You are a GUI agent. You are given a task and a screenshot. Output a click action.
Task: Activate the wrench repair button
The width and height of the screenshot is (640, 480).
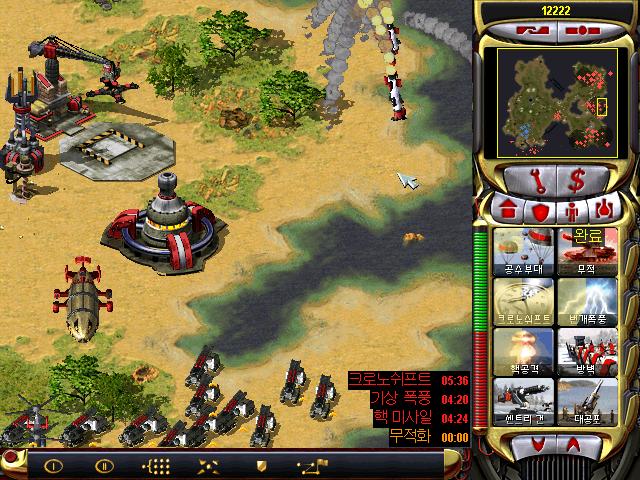tap(527, 181)
